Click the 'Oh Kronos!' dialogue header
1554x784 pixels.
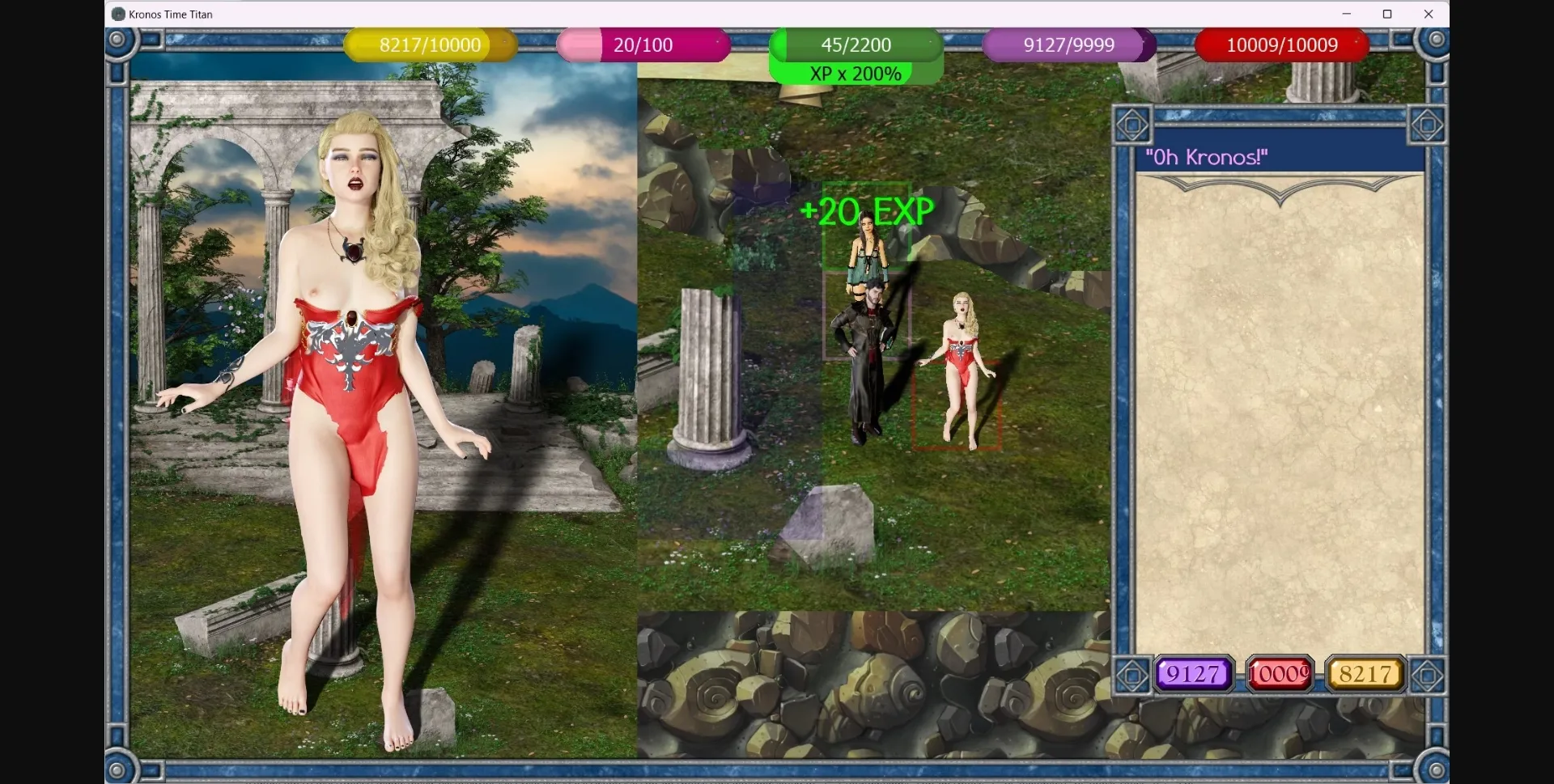point(1208,157)
